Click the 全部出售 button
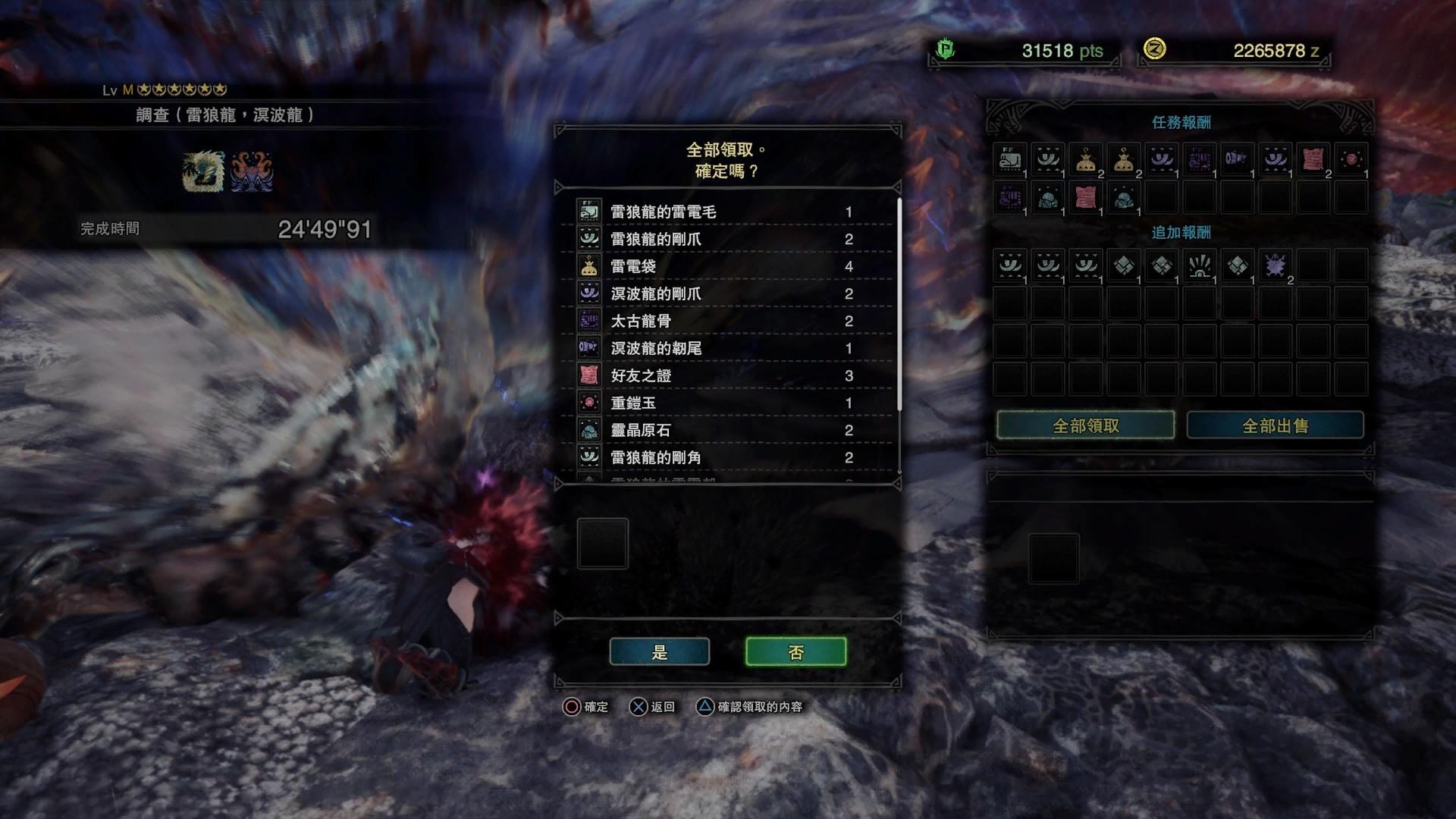The width and height of the screenshot is (1456, 819). point(1275,426)
